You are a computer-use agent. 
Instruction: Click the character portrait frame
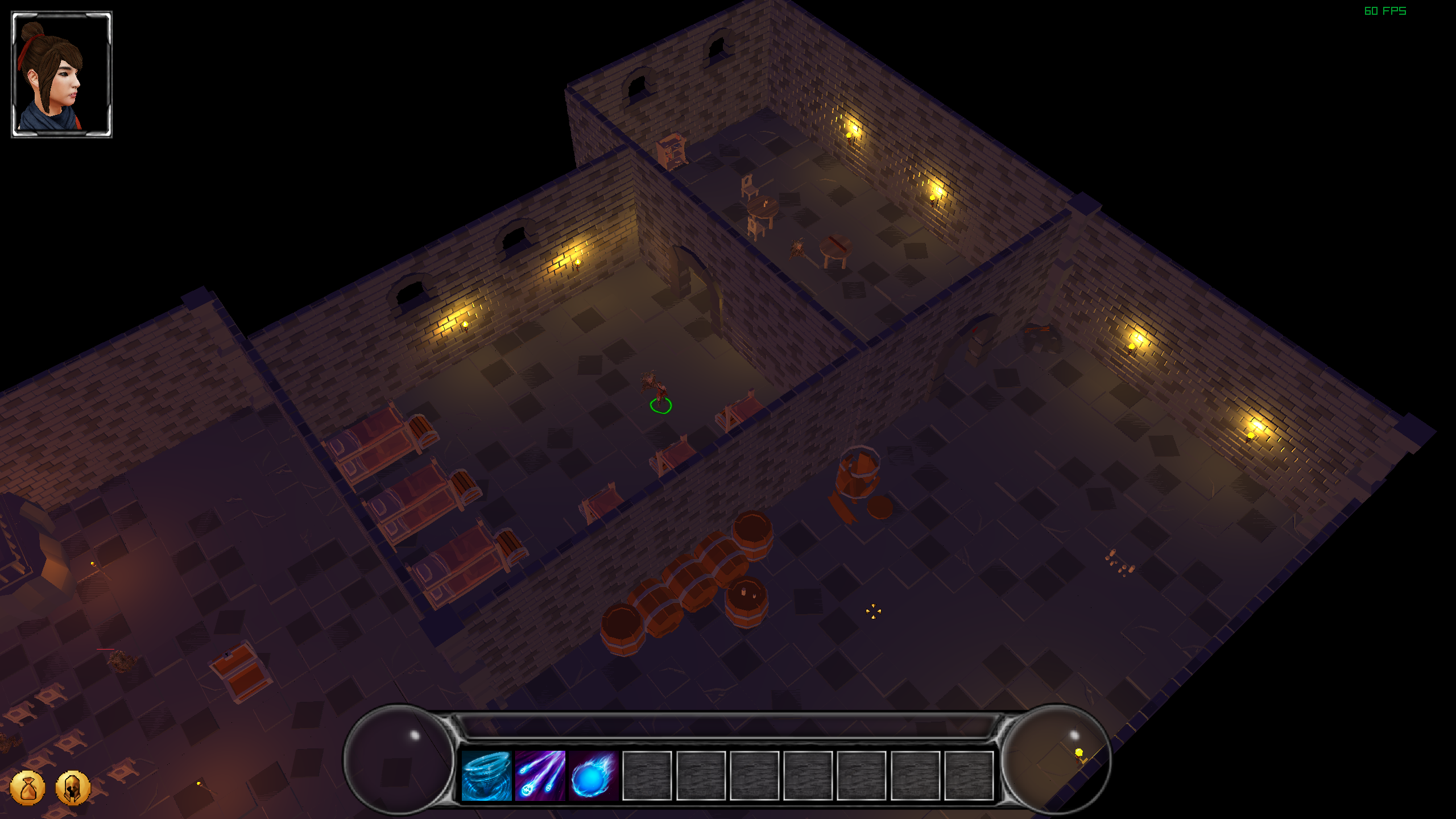(62, 75)
